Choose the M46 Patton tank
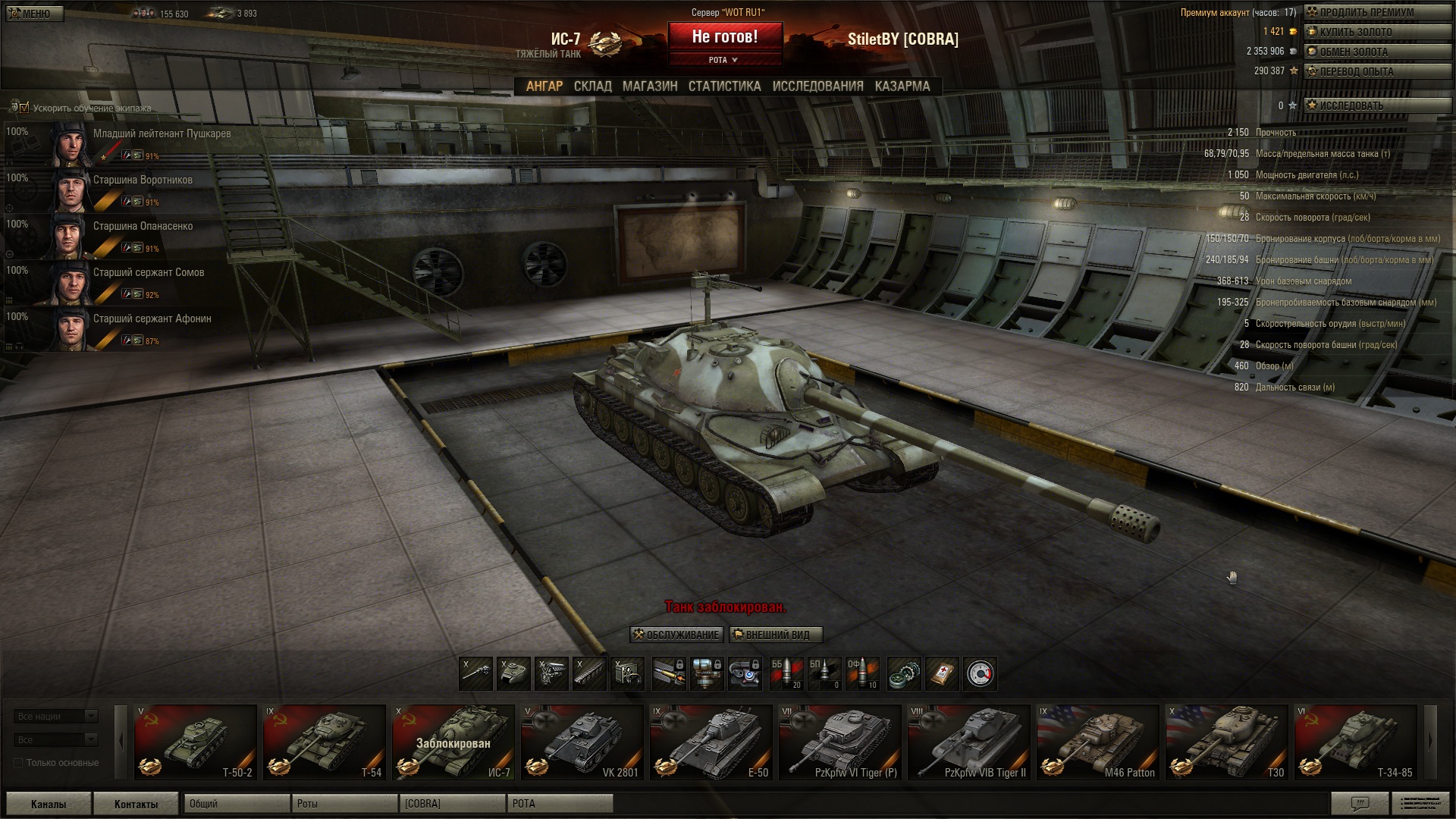Viewport: 1456px width, 819px height. 1097,742
